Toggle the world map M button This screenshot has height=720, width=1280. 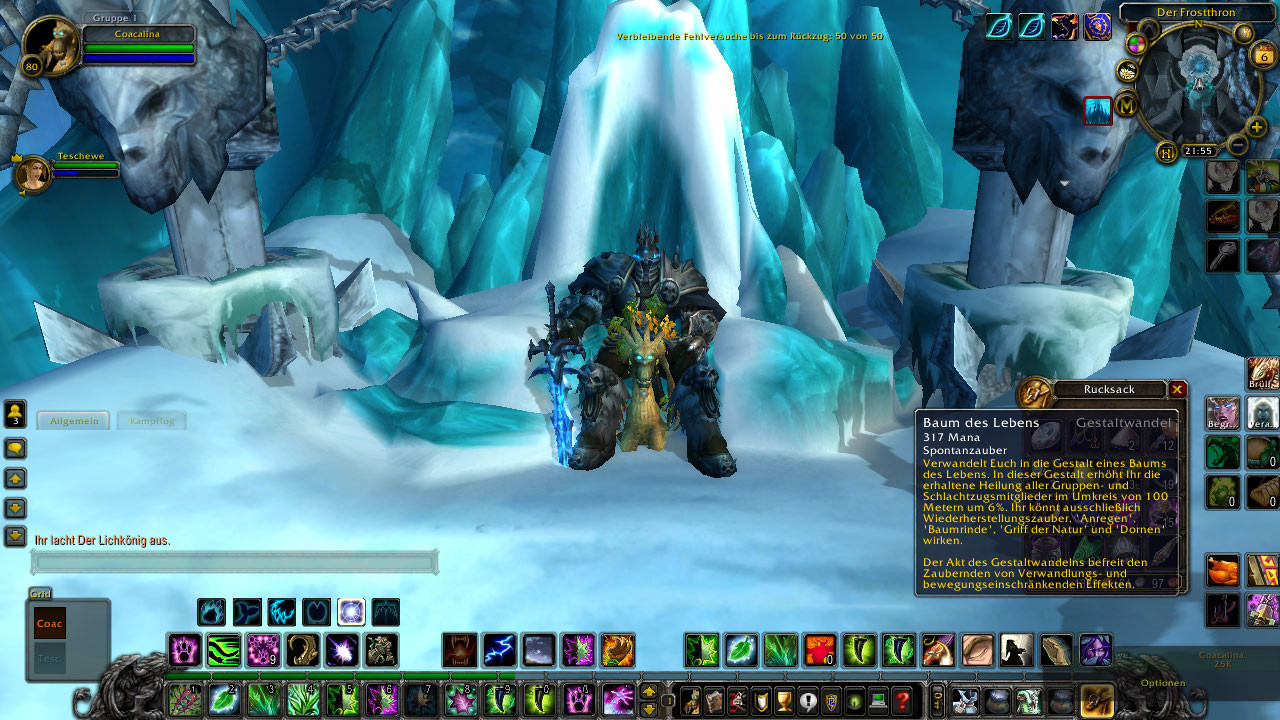(x=1127, y=103)
